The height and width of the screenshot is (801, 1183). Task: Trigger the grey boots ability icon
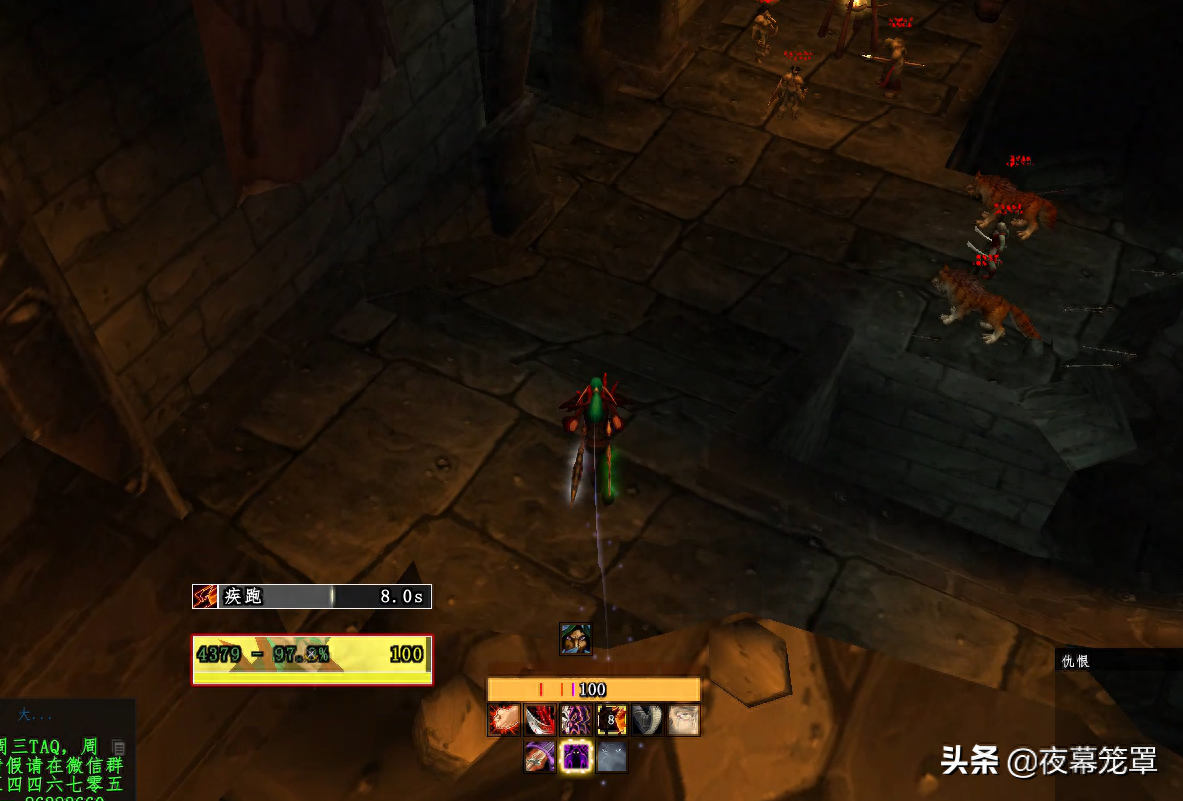(x=648, y=720)
